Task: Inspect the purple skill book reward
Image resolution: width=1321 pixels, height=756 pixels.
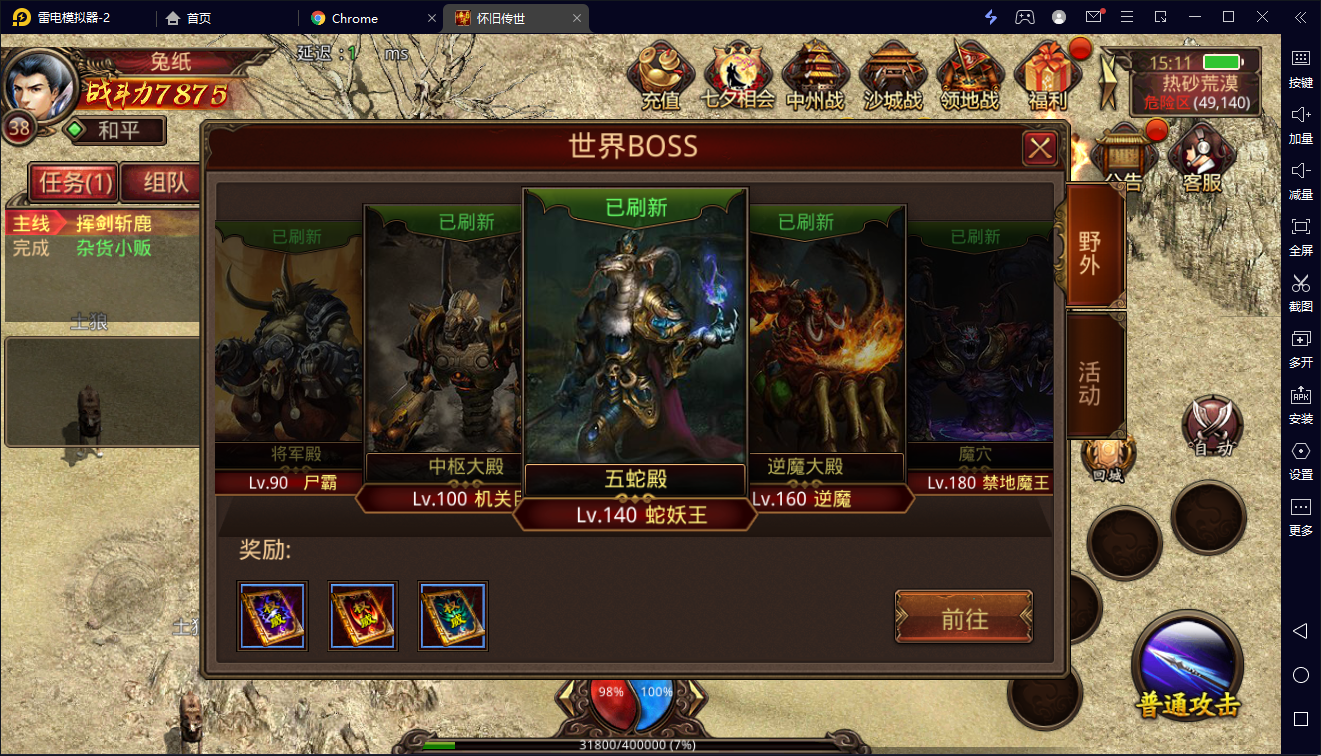Action: 273,616
